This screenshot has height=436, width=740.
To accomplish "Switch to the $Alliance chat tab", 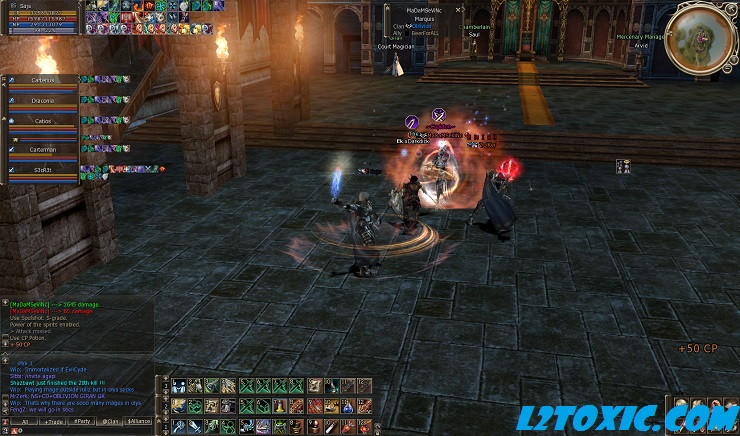I will [138, 421].
